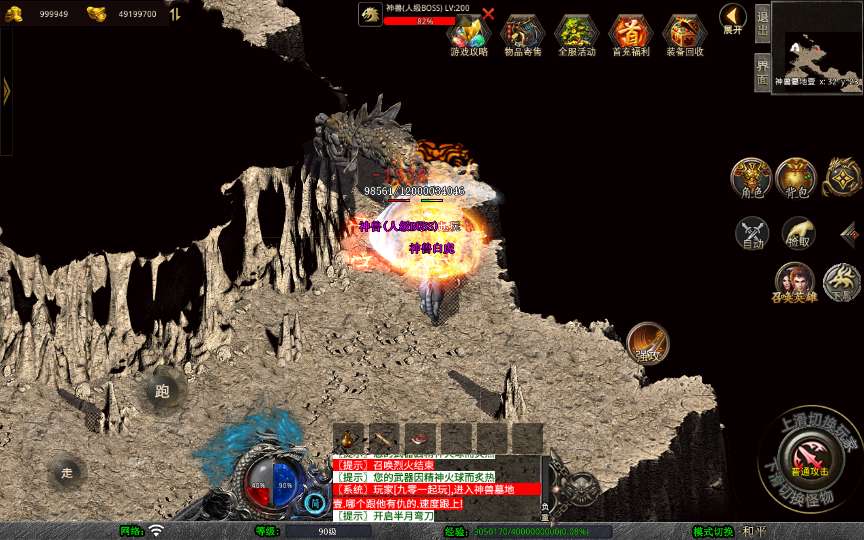The width and height of the screenshot is (864, 540).
Task: Click the 退出 exit button
Action: (x=762, y=21)
